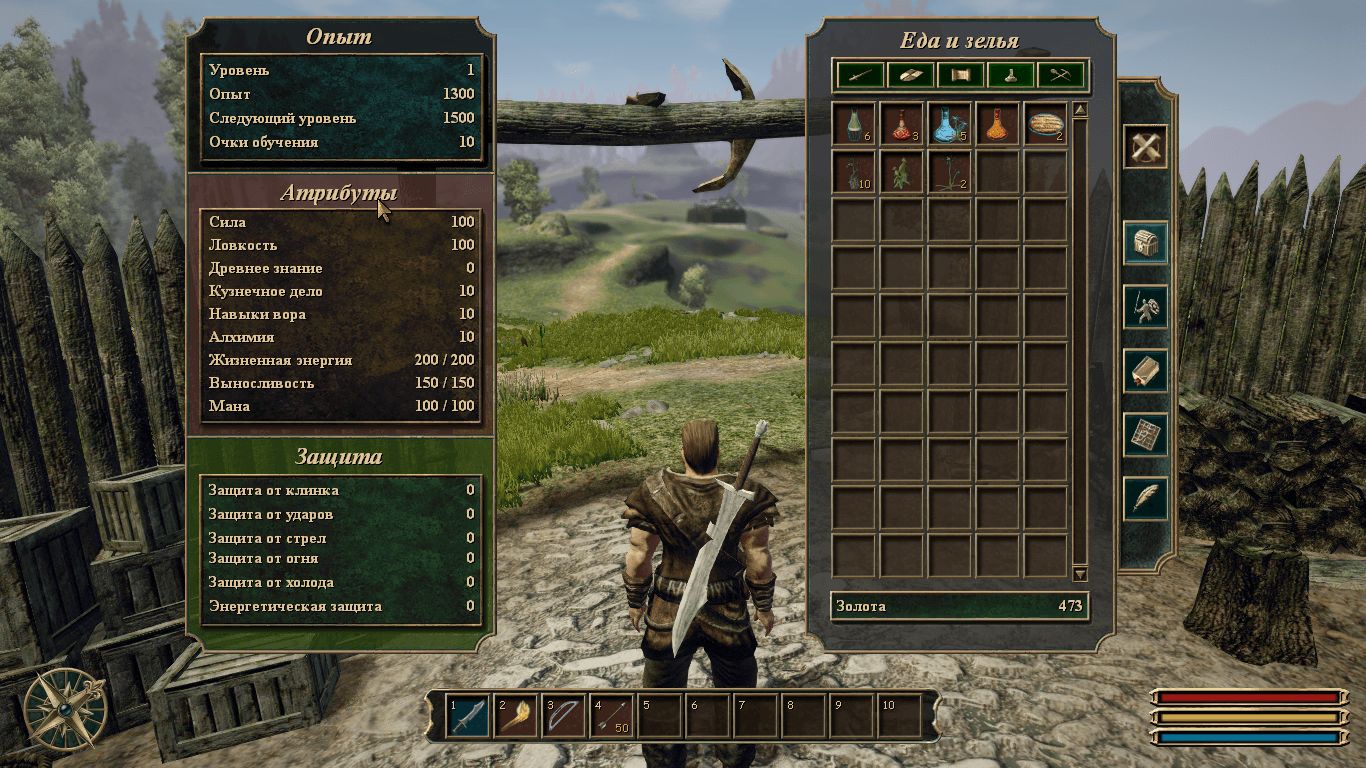Open the warrior skills page icon
The image size is (1366, 768).
[1145, 308]
